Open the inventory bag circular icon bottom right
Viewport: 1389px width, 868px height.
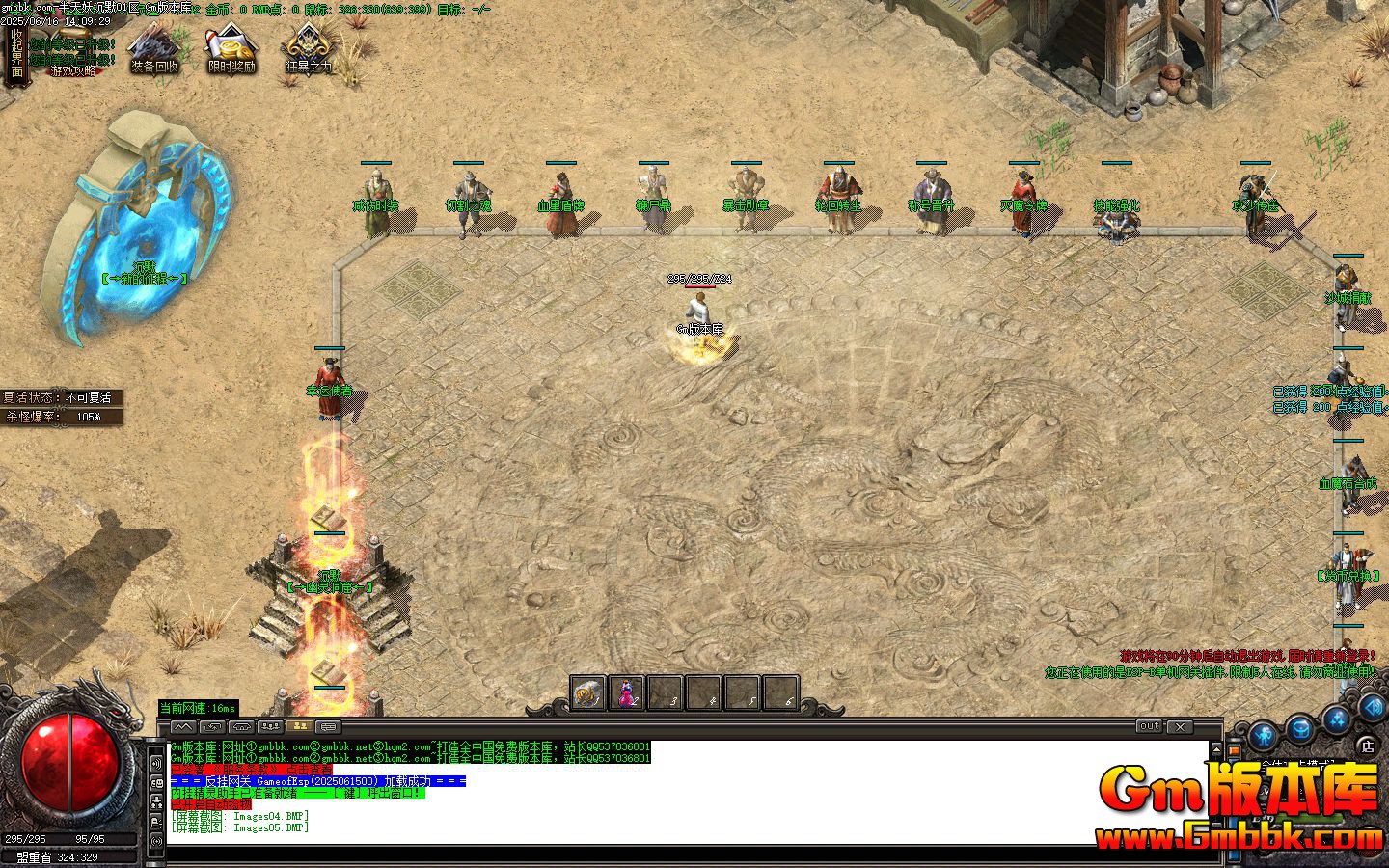[1299, 726]
